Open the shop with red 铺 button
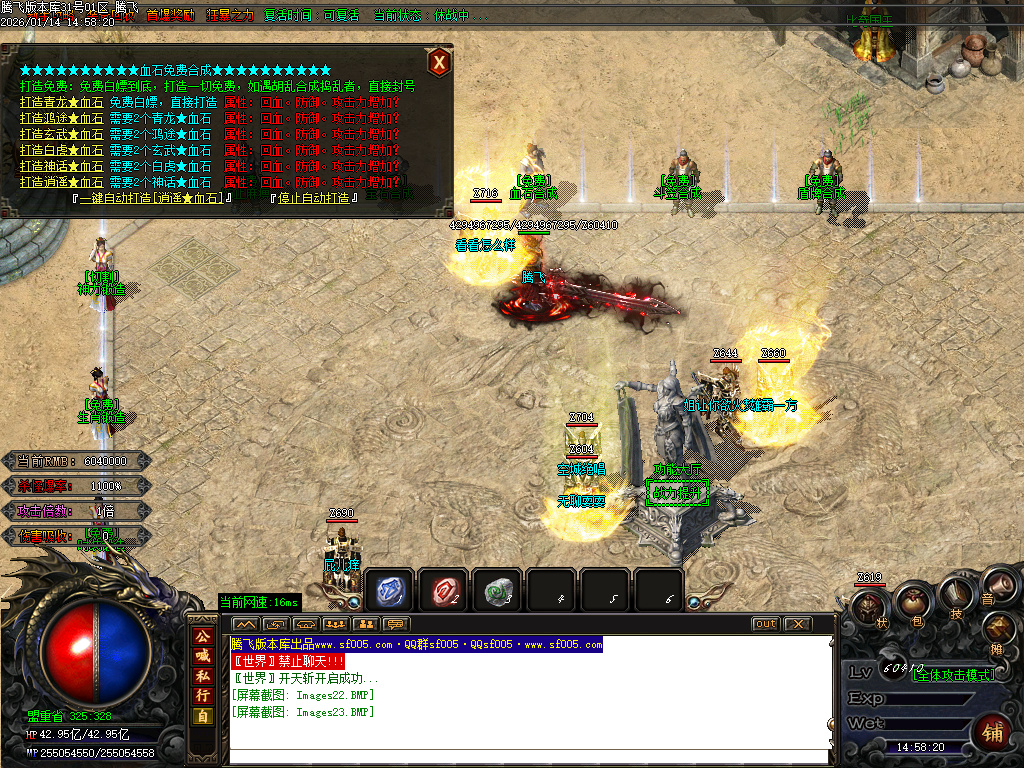Screen dimensions: 1024x768 pyautogui.click(x=992, y=731)
